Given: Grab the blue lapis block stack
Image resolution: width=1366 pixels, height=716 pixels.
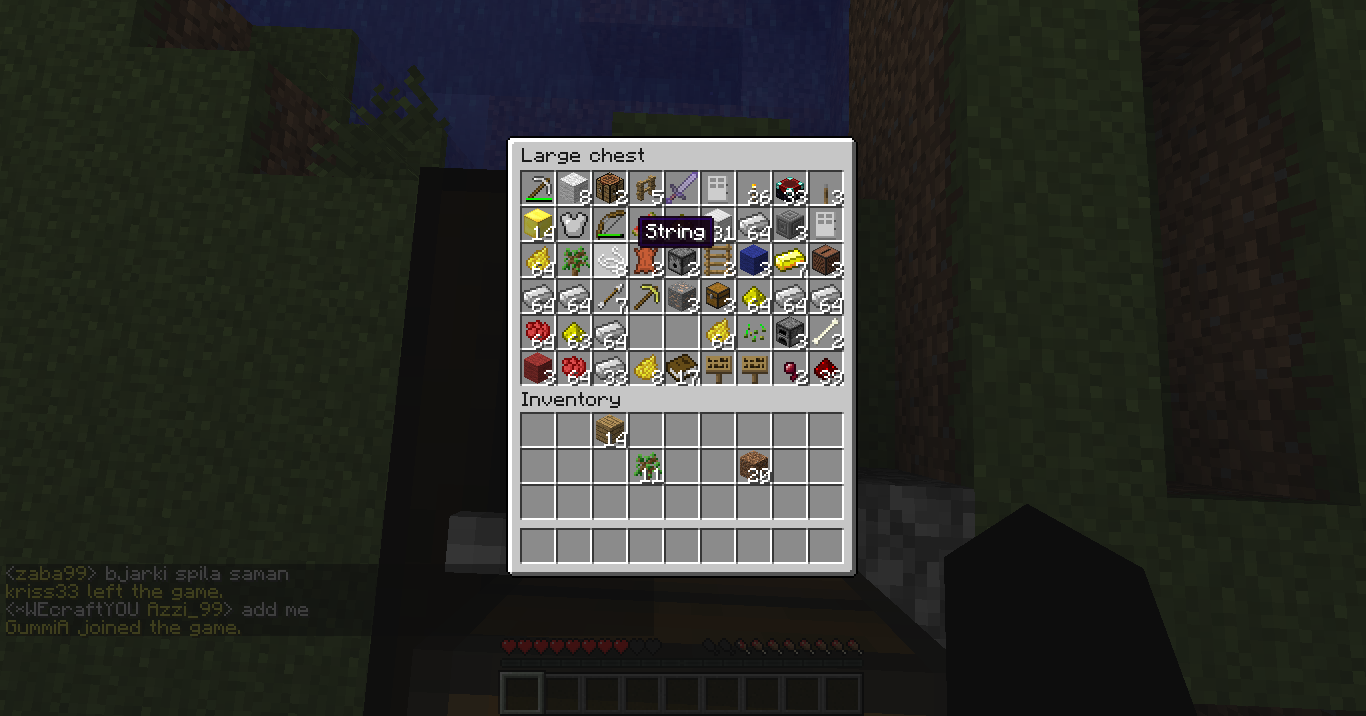Looking at the screenshot, I should pos(754,261).
